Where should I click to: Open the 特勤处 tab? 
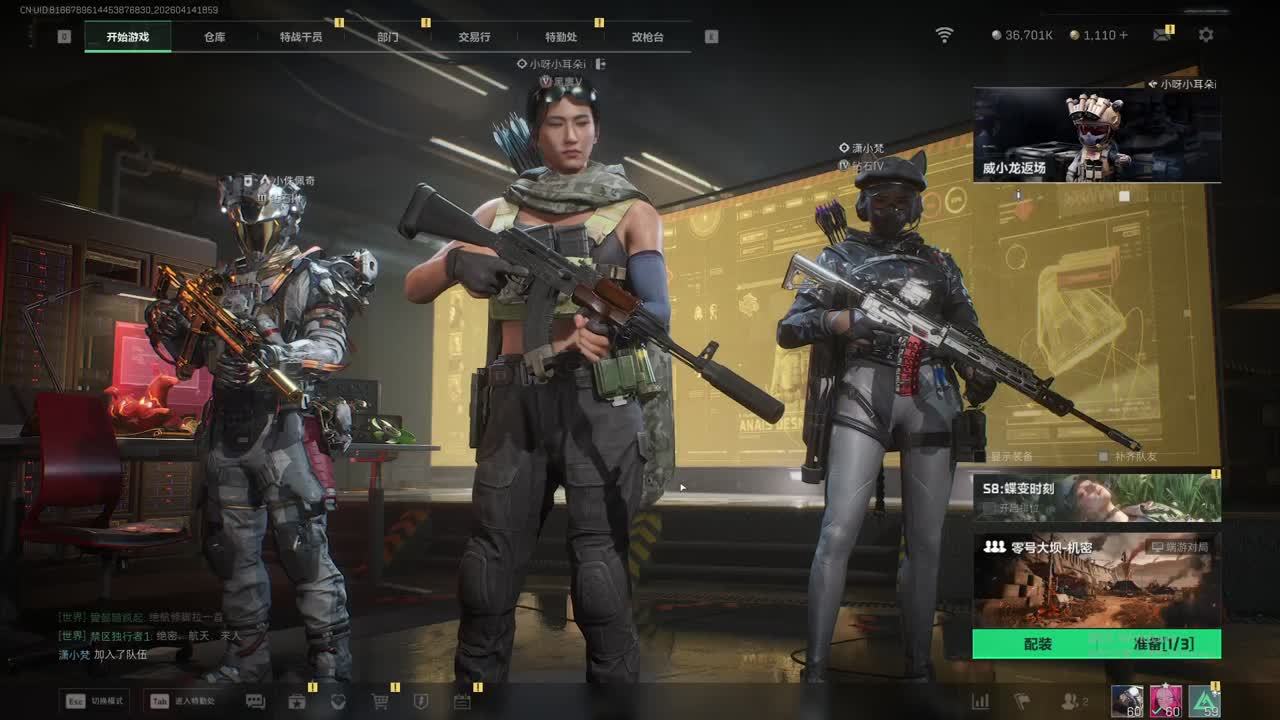click(561, 37)
